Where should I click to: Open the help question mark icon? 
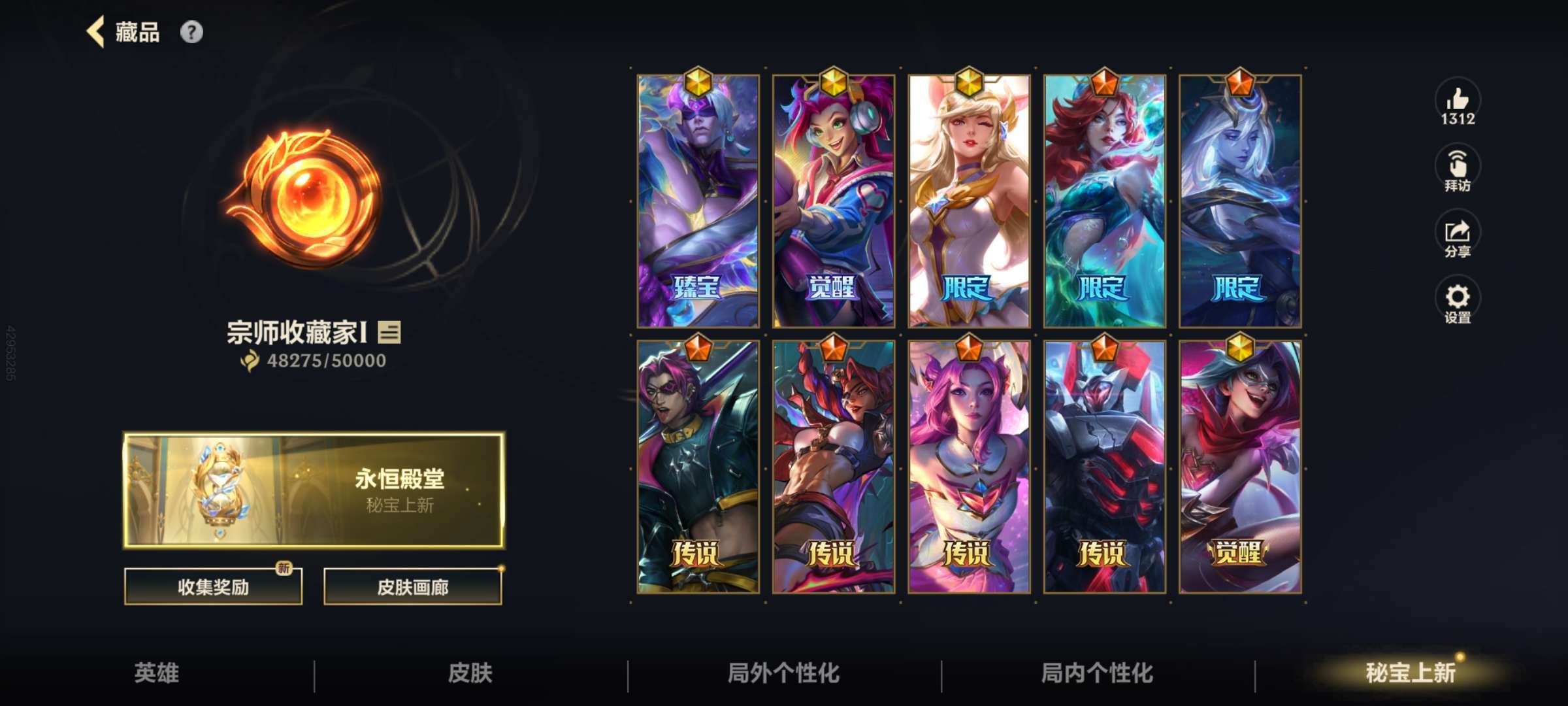click(192, 31)
